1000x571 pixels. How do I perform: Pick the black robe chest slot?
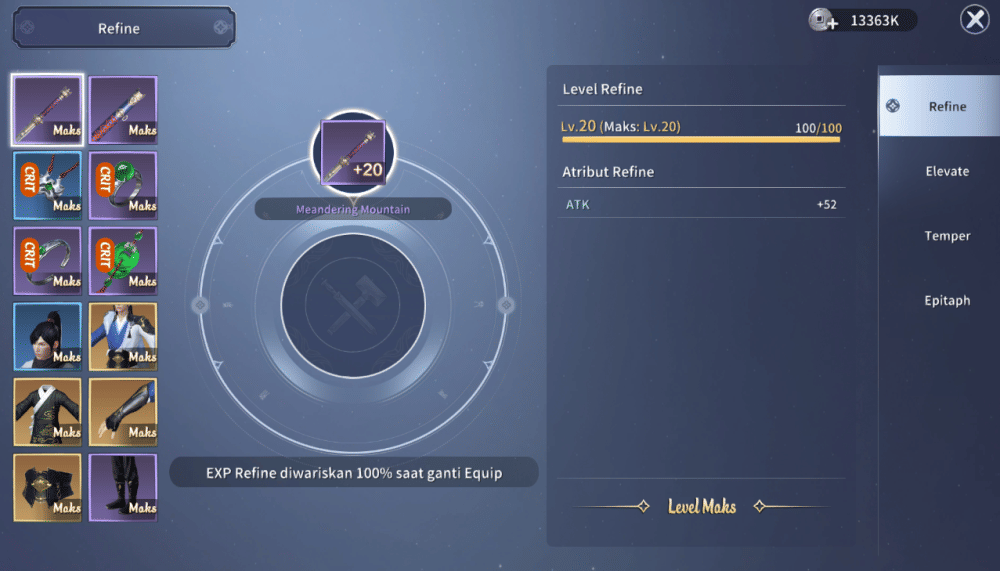[x=47, y=412]
